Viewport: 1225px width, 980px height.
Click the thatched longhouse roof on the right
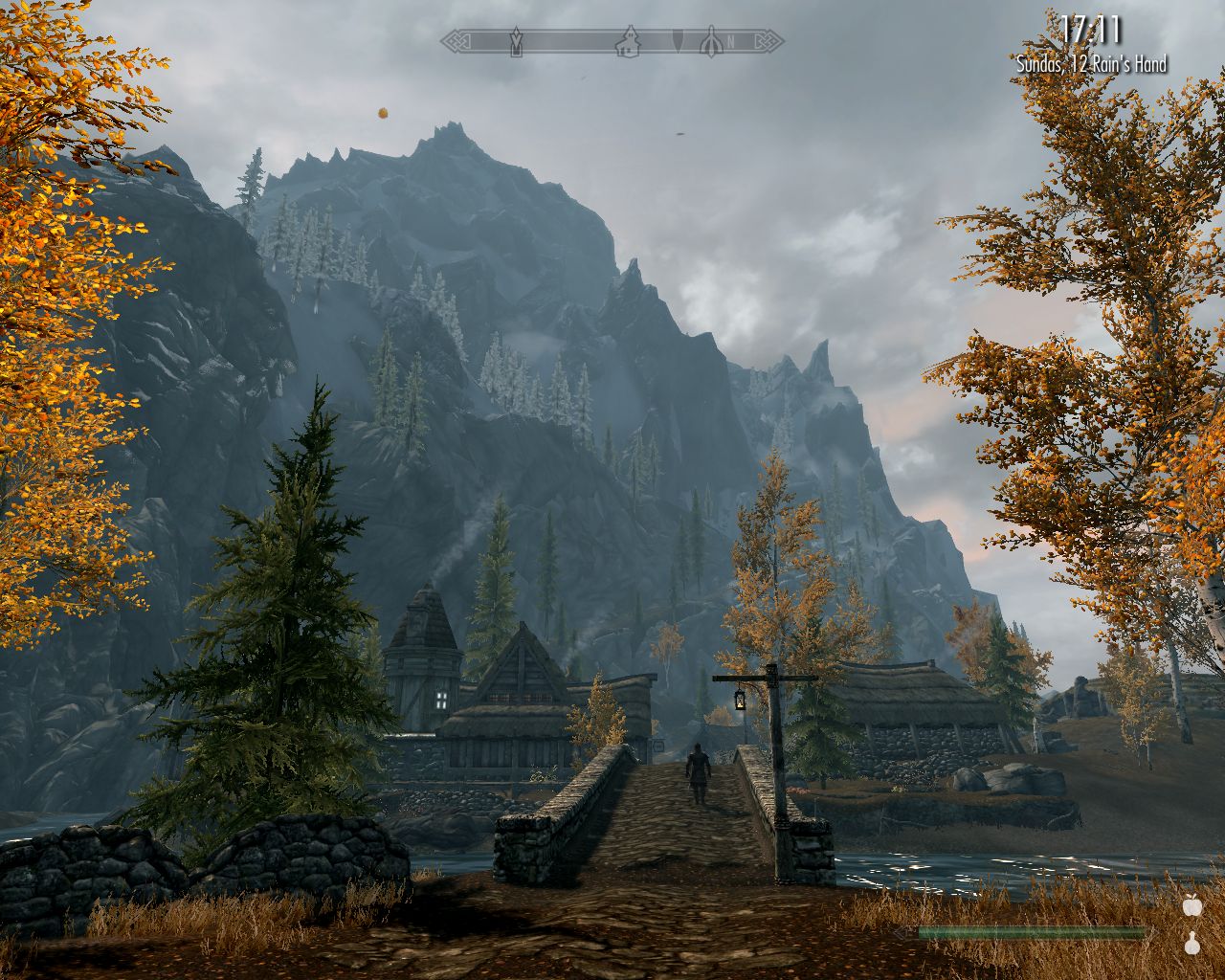click(x=914, y=694)
